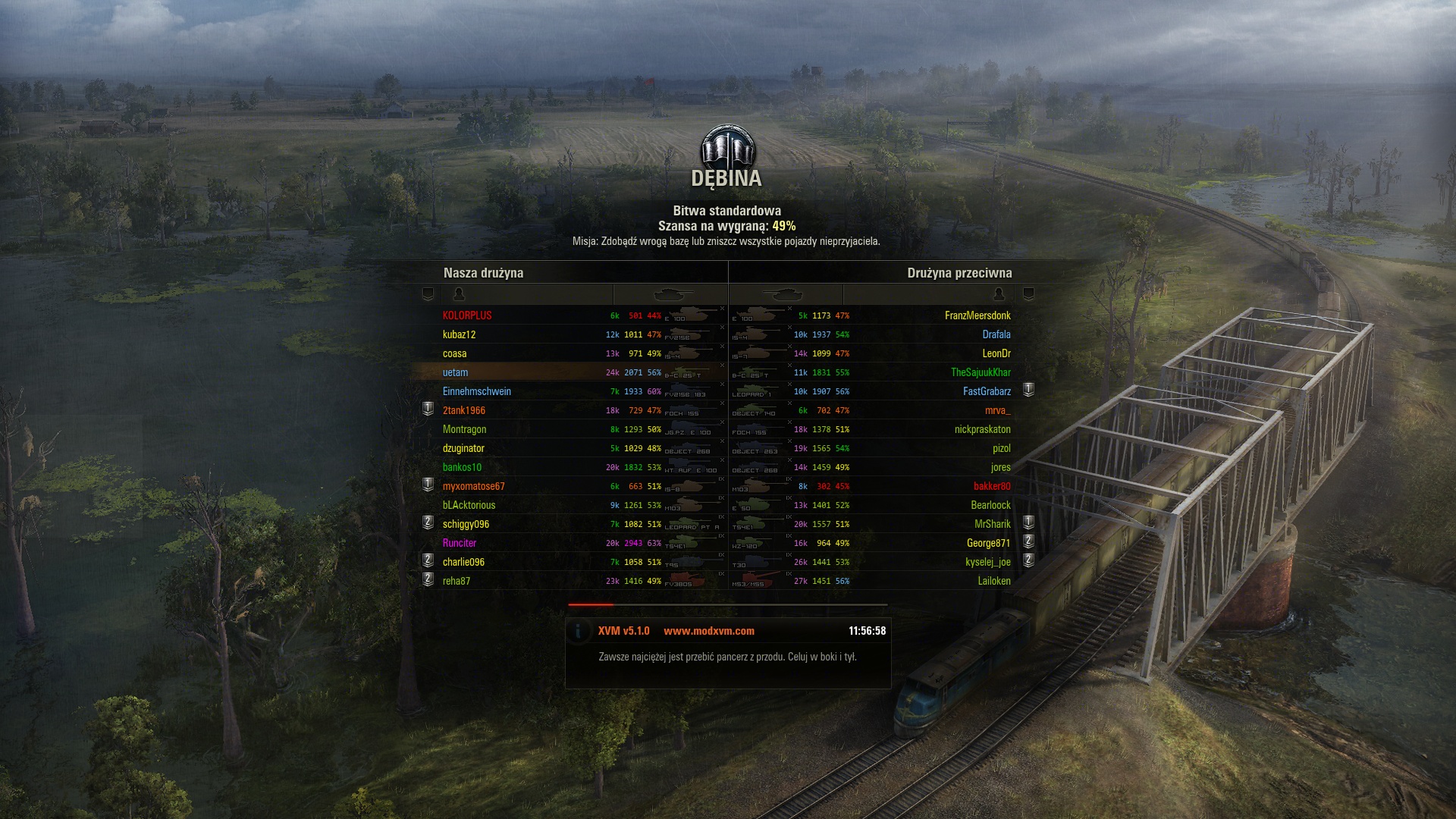
Task: Select reha87 in our team list
Action: coord(457,581)
